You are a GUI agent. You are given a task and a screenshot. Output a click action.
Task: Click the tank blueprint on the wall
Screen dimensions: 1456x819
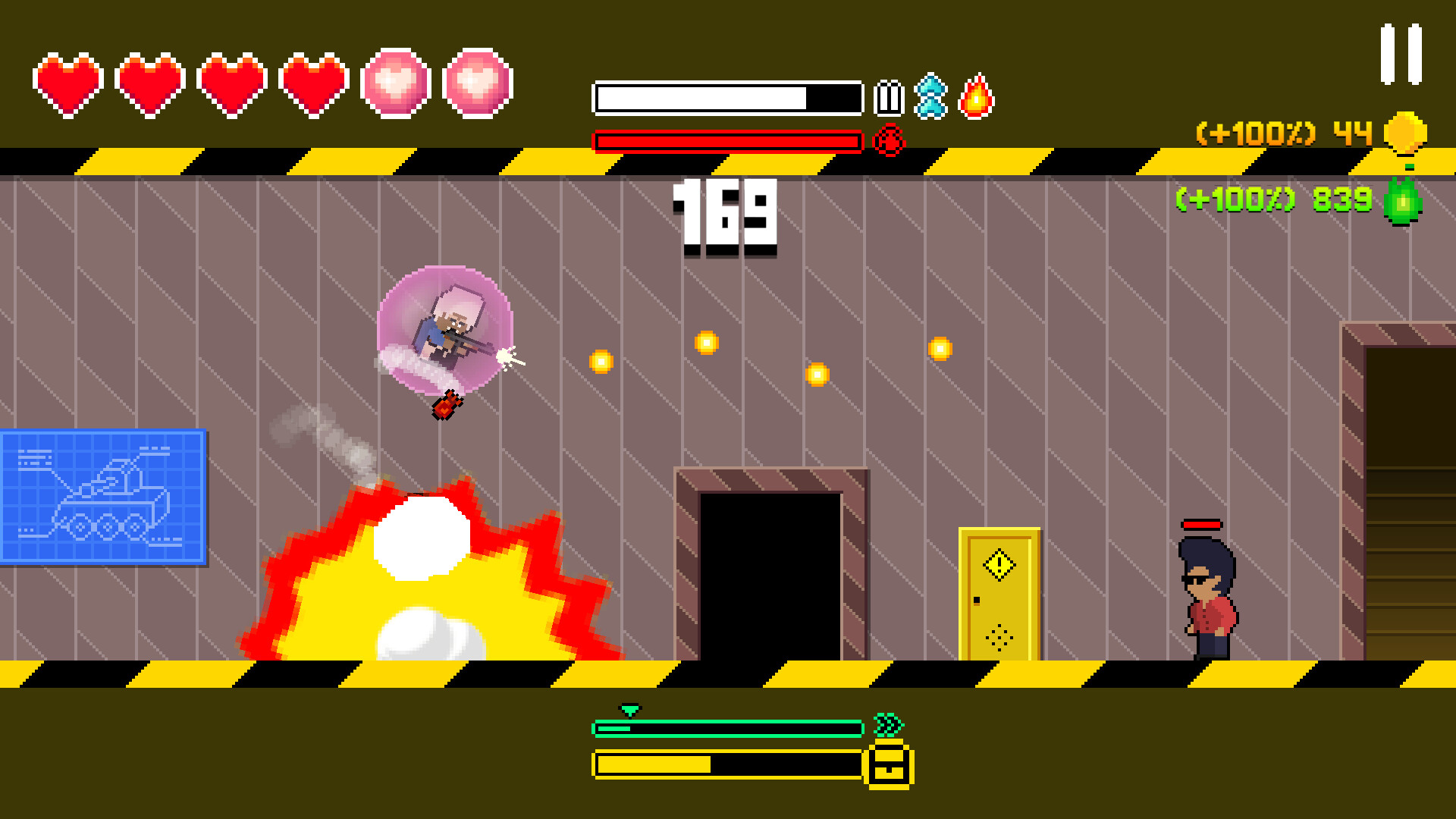102,497
